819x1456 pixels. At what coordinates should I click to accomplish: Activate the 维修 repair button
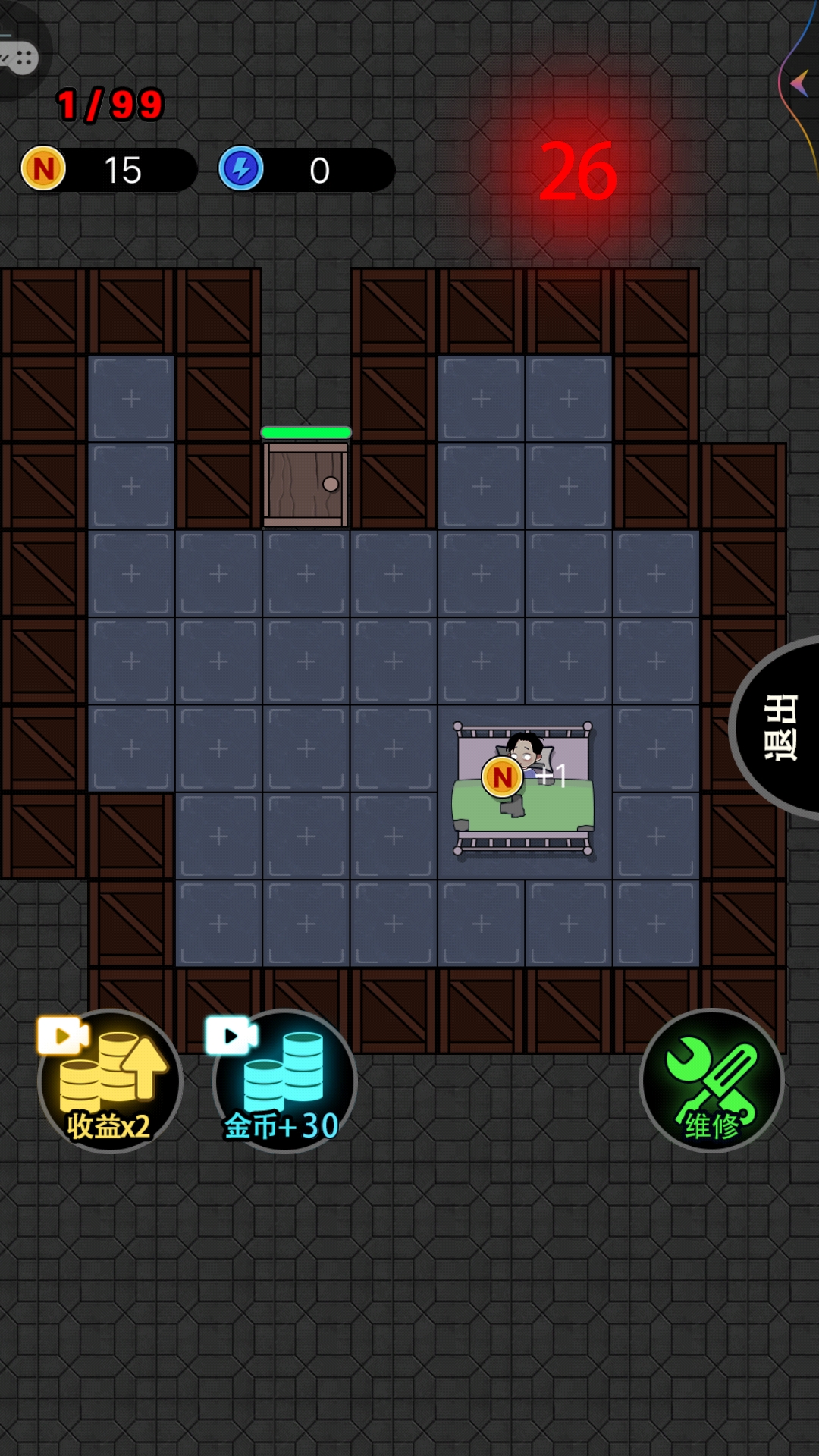[711, 1080]
